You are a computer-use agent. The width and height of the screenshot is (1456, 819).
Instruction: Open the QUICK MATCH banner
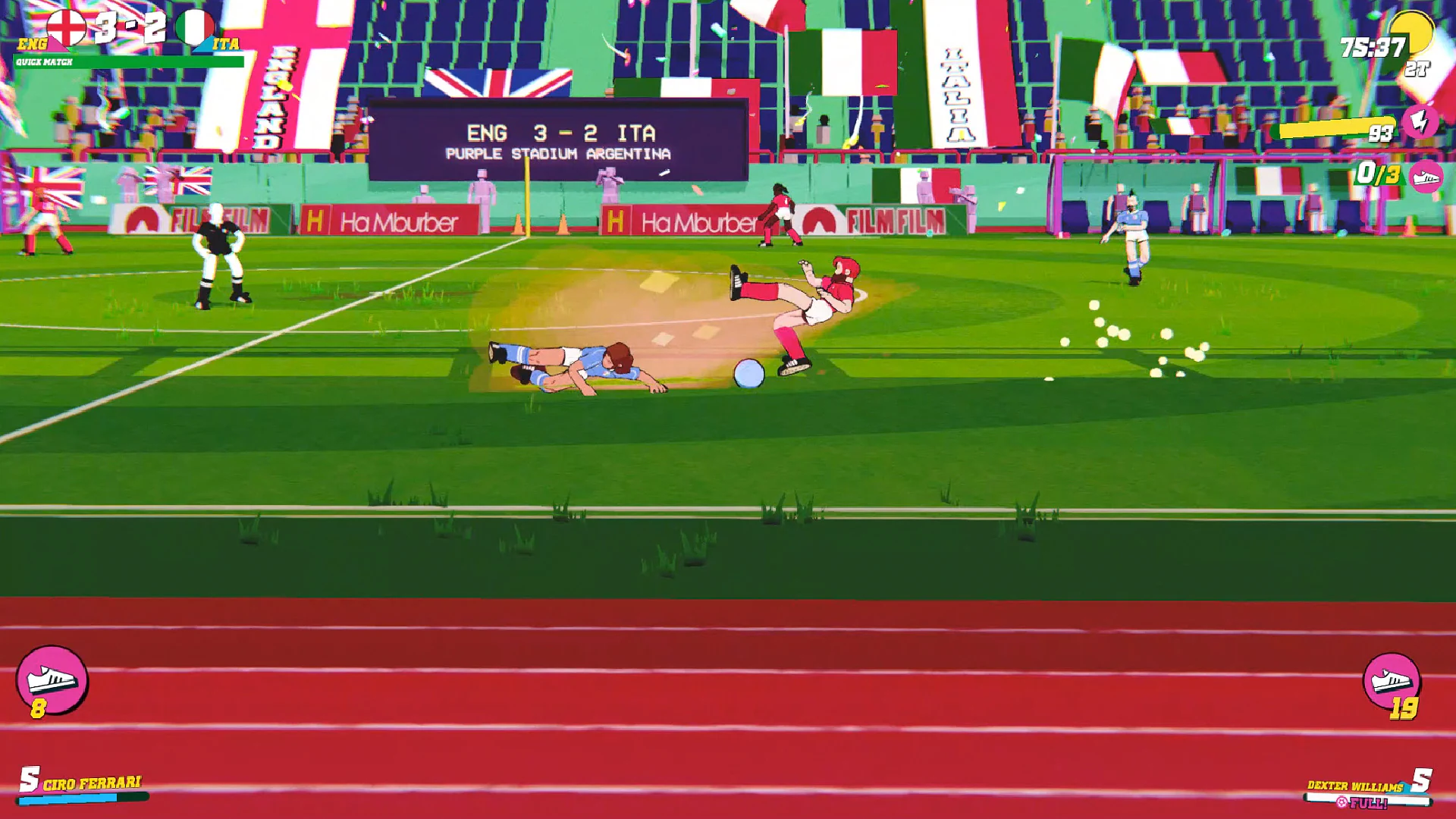click(45, 61)
